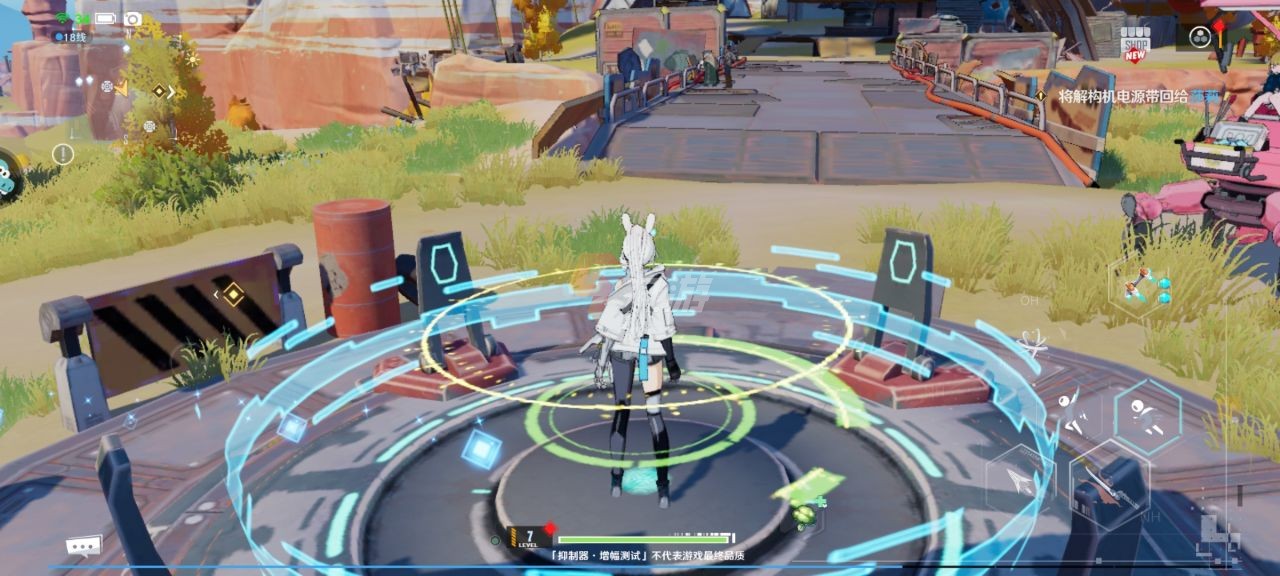
Task: Open the chat bubble icon
Action: click(84, 545)
